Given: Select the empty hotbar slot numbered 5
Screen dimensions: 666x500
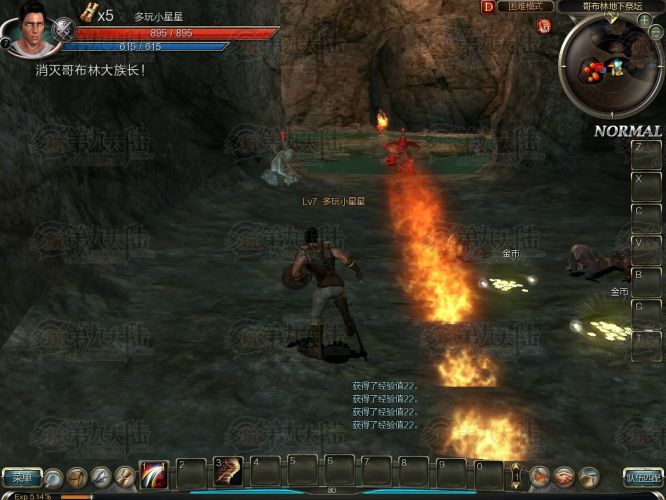Looking at the screenshot, I should click(x=302, y=472).
